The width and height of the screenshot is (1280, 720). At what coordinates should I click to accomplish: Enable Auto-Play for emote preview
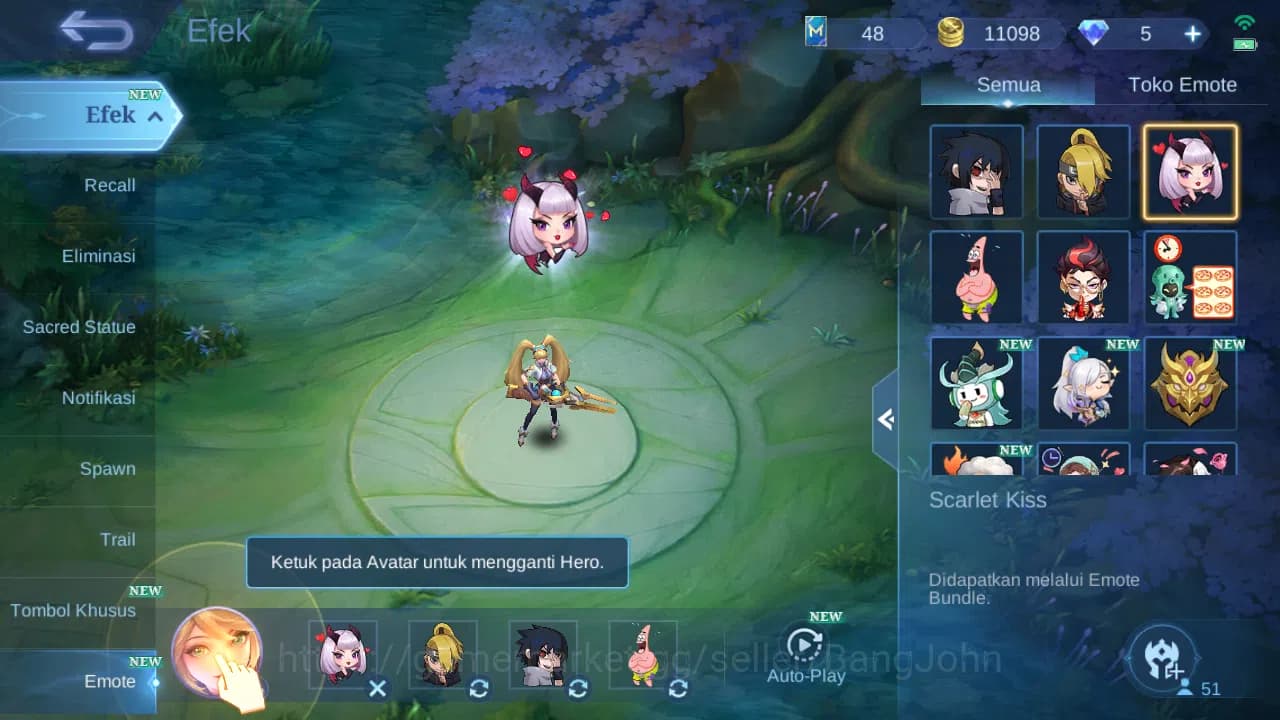coord(806,650)
